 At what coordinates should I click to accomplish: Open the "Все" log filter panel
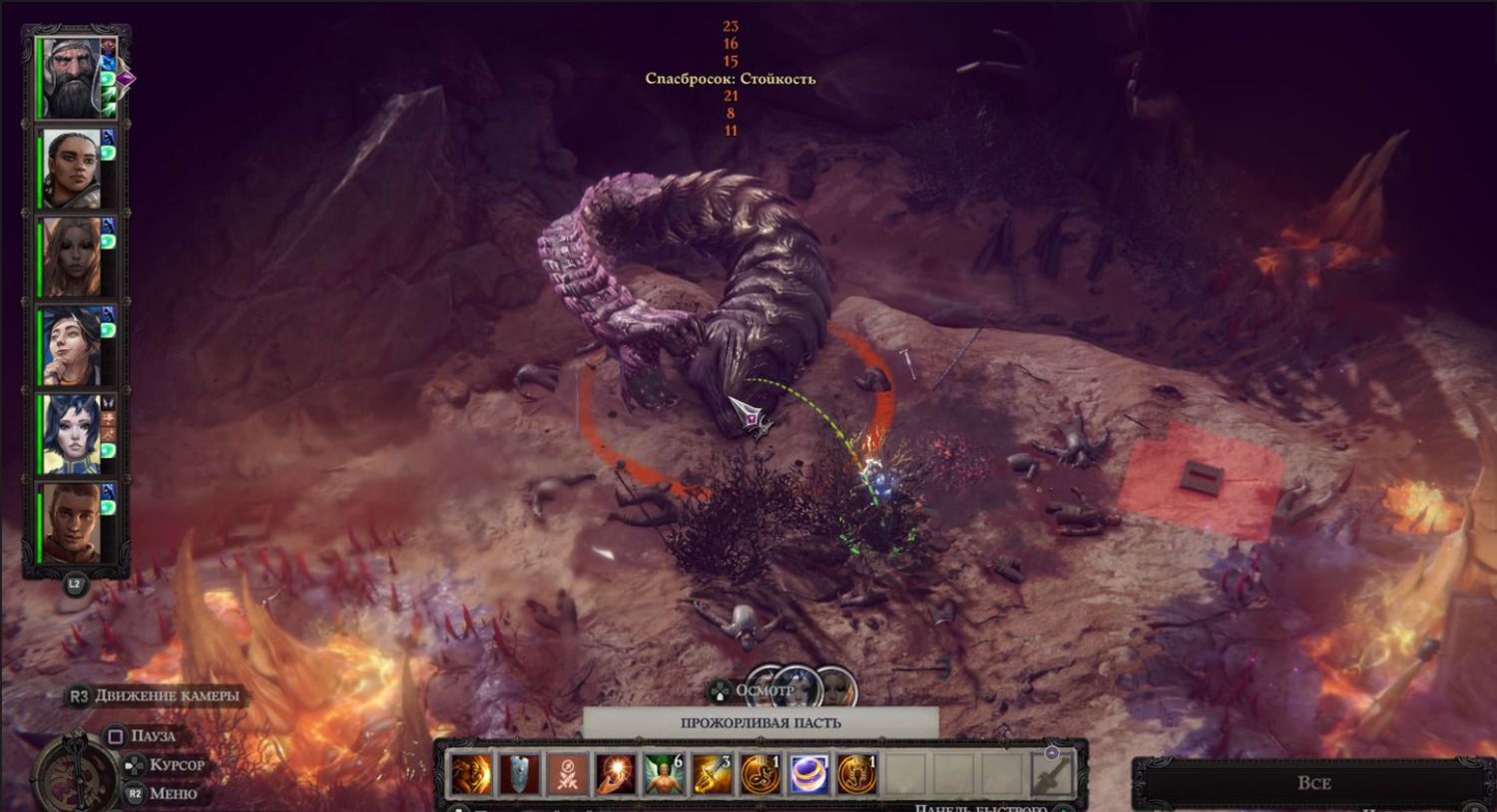click(1313, 783)
